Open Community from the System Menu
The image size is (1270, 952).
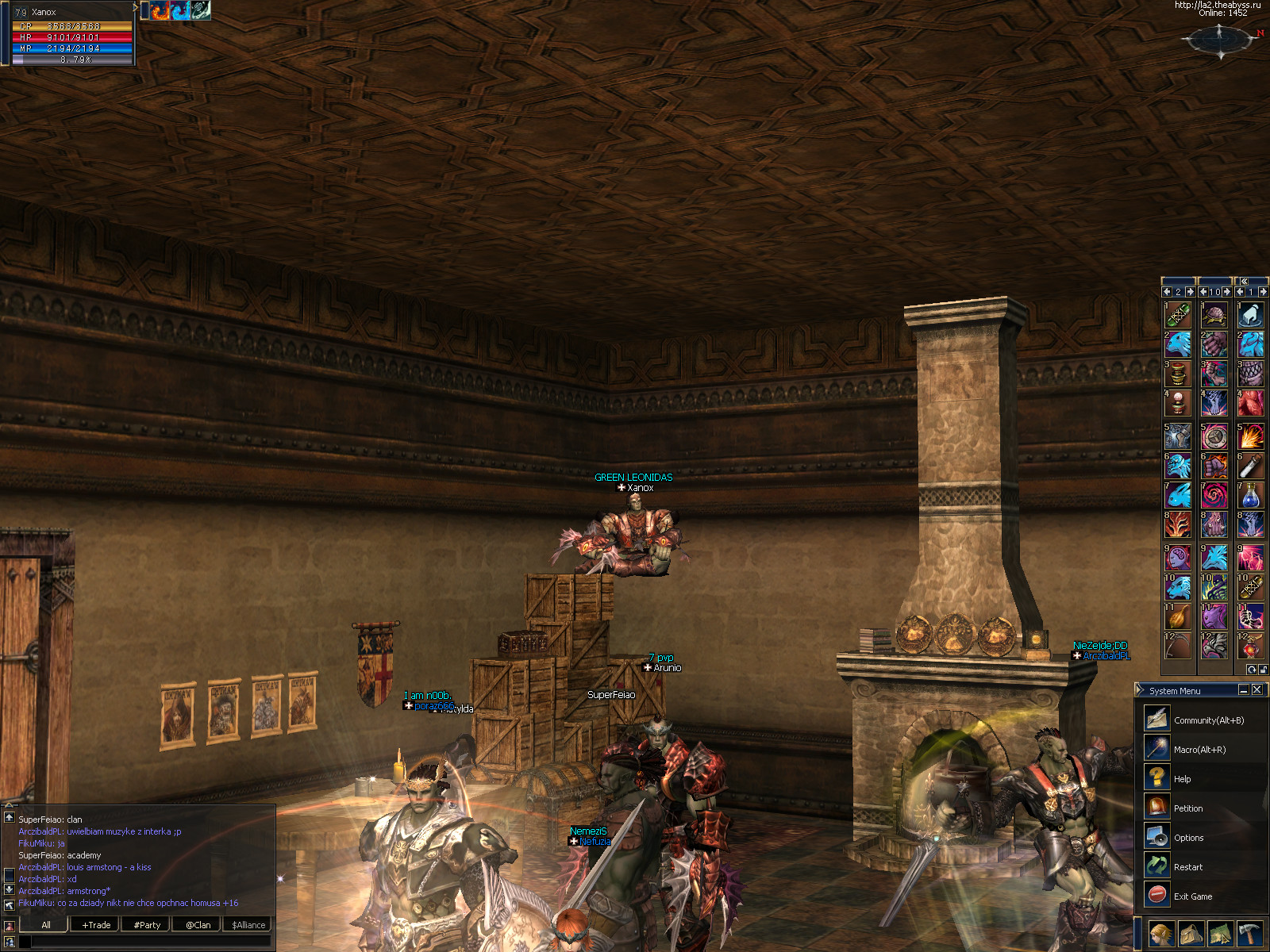(x=1208, y=720)
